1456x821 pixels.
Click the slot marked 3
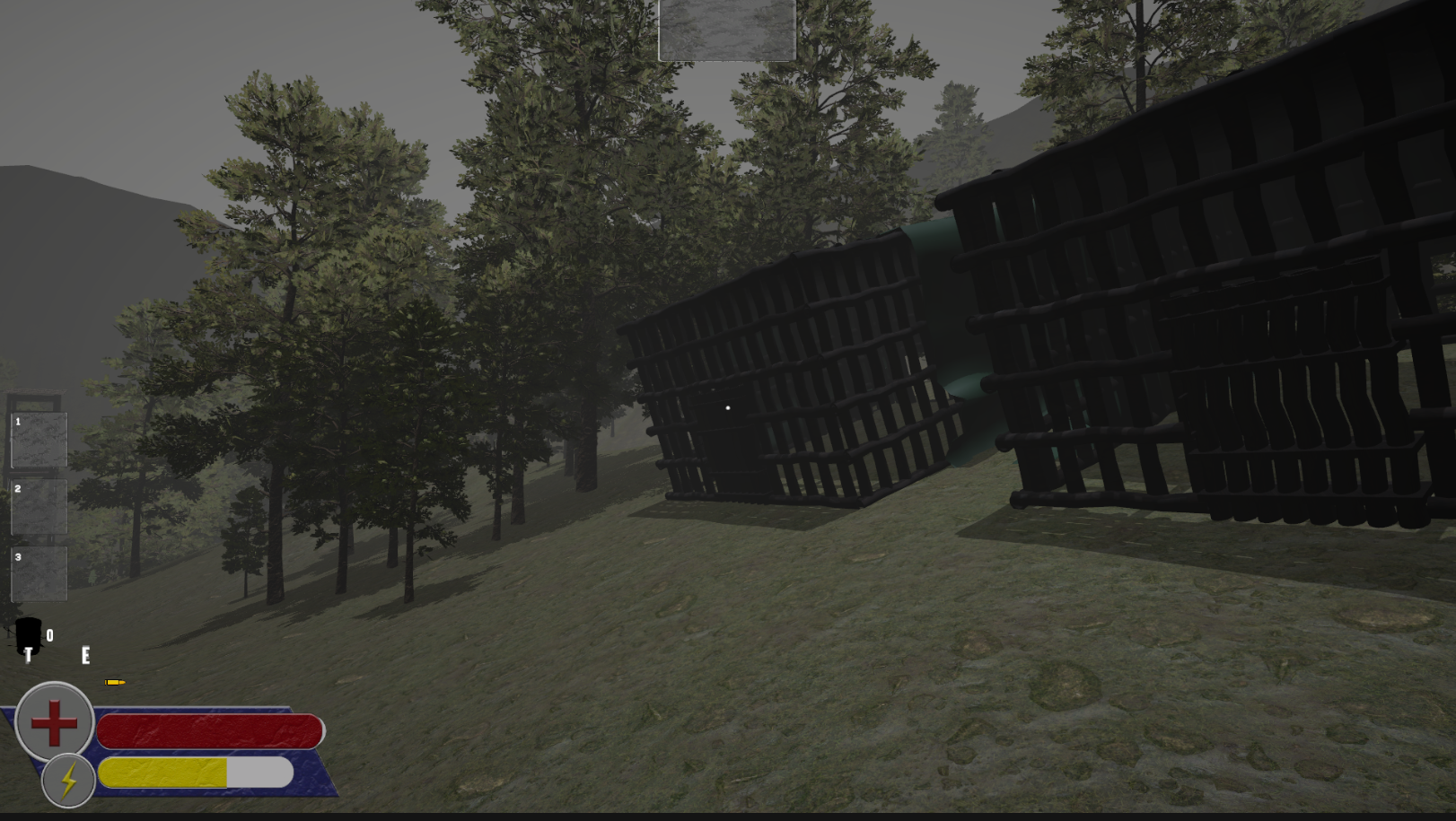tap(39, 574)
